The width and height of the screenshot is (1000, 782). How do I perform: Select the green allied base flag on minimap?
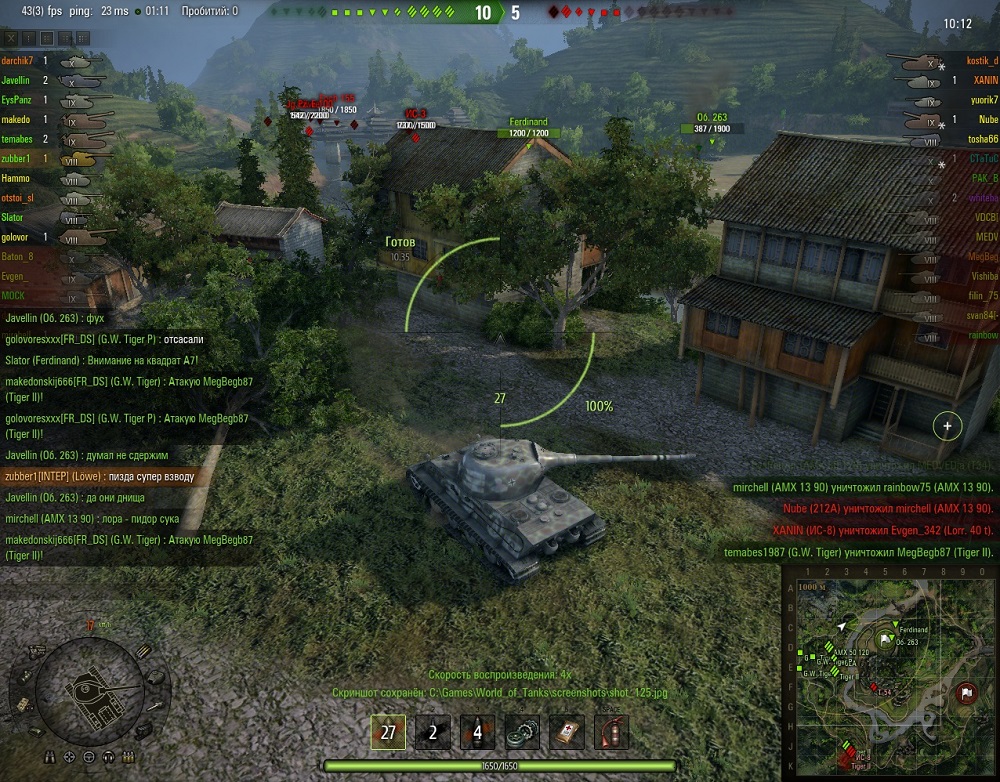coord(886,637)
